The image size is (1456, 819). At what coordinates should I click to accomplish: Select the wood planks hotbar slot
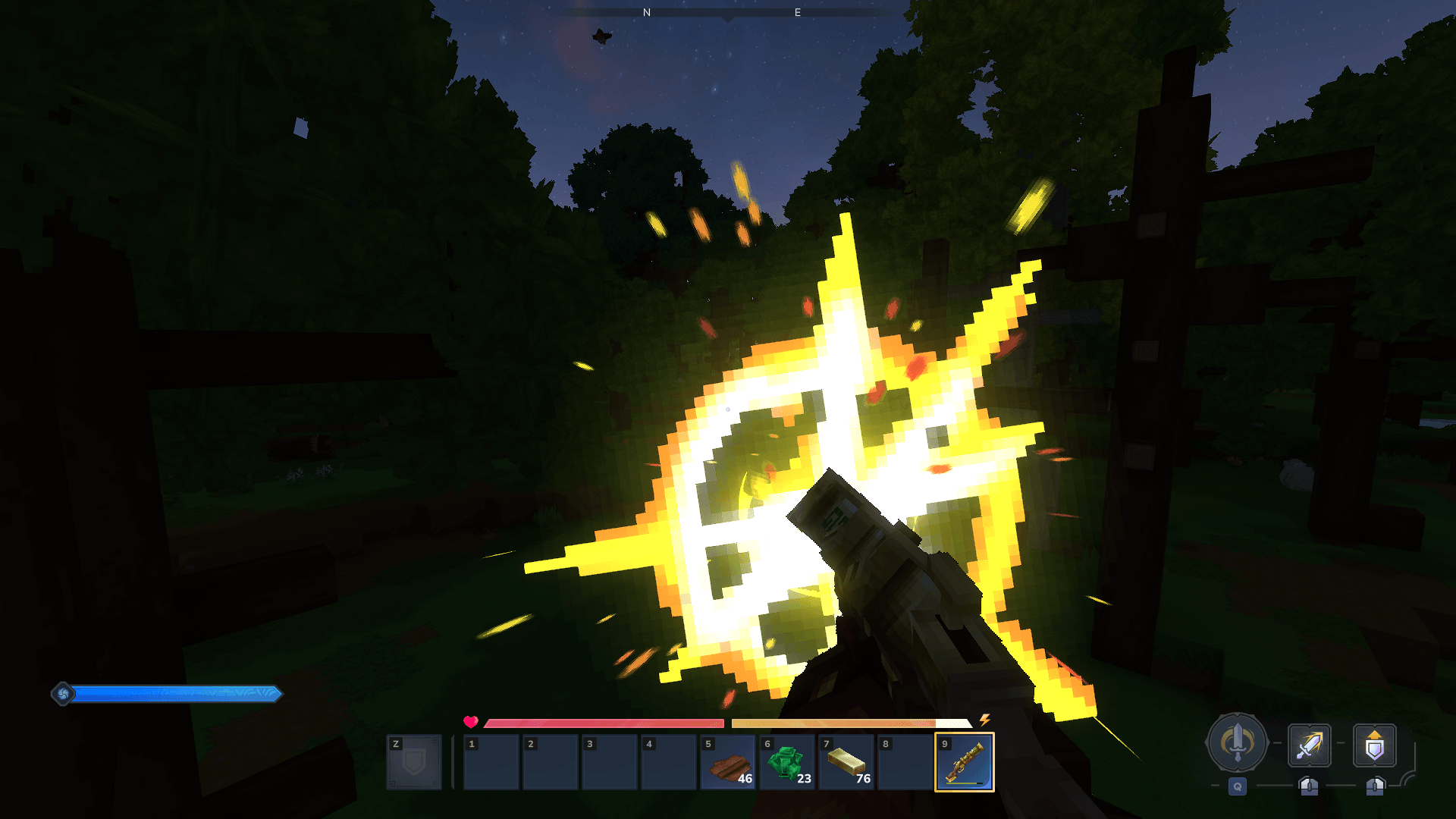(727, 762)
